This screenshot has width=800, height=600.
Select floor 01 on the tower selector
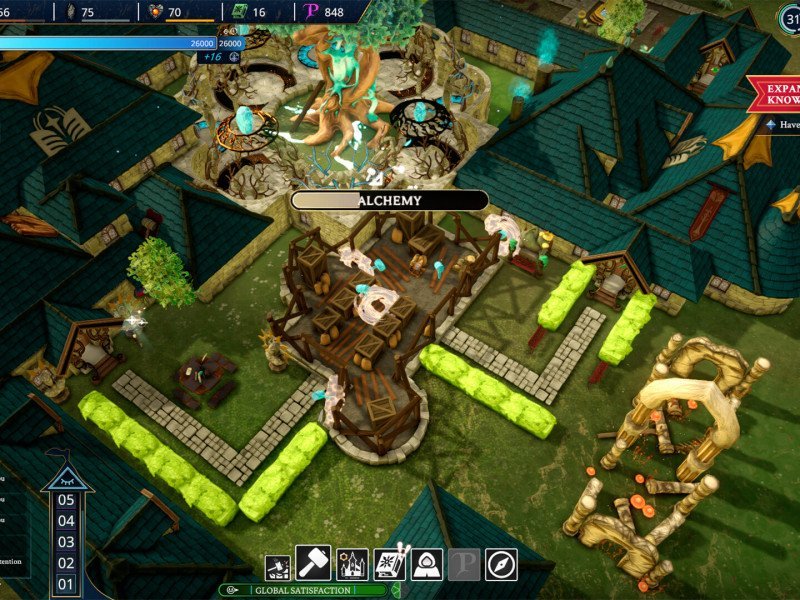point(66,584)
